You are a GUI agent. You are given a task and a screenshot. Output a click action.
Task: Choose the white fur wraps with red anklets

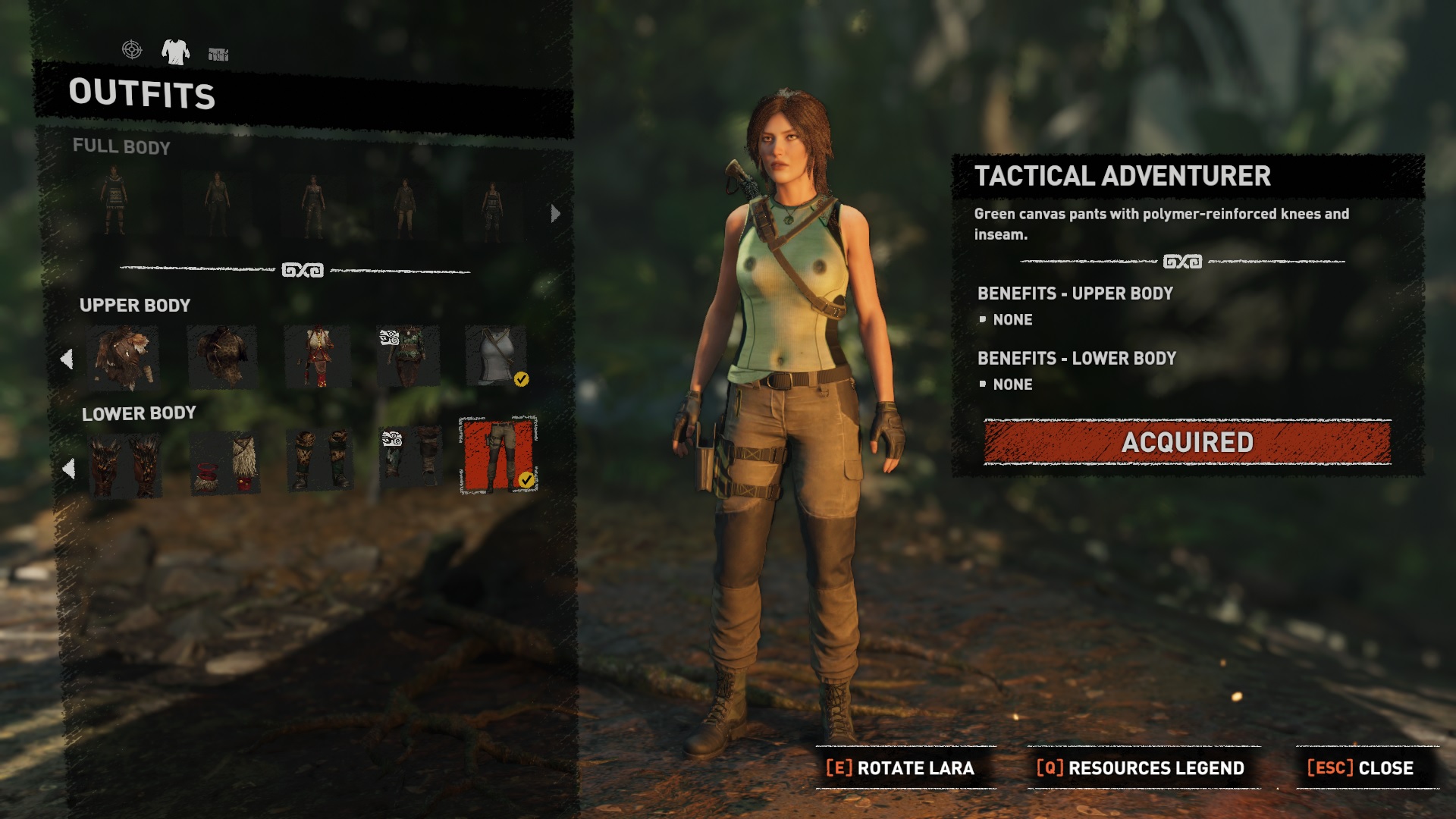(x=225, y=463)
